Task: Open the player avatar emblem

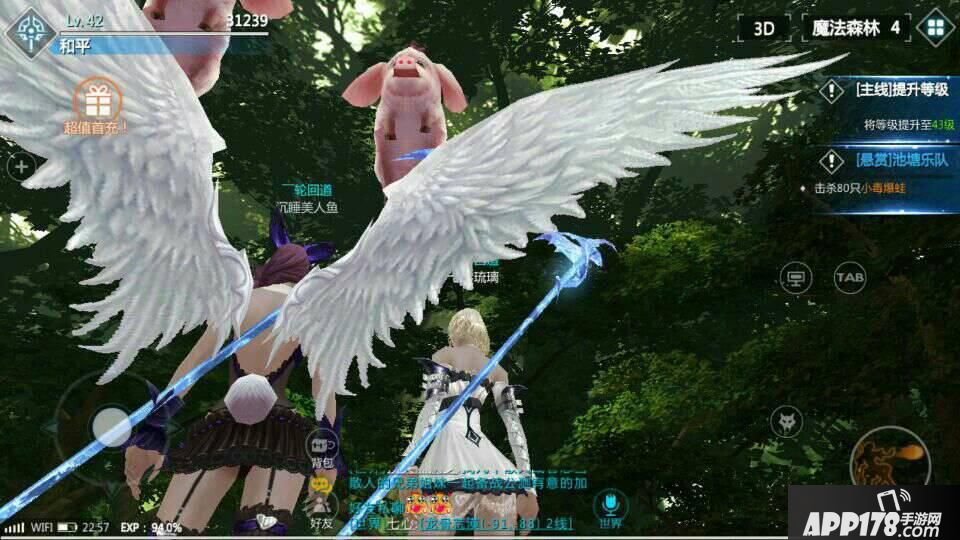Action: click(30, 31)
